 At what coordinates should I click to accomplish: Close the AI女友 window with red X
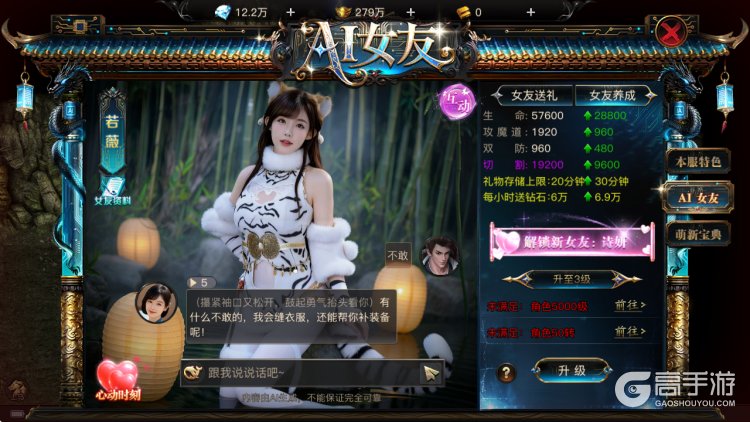point(671,30)
